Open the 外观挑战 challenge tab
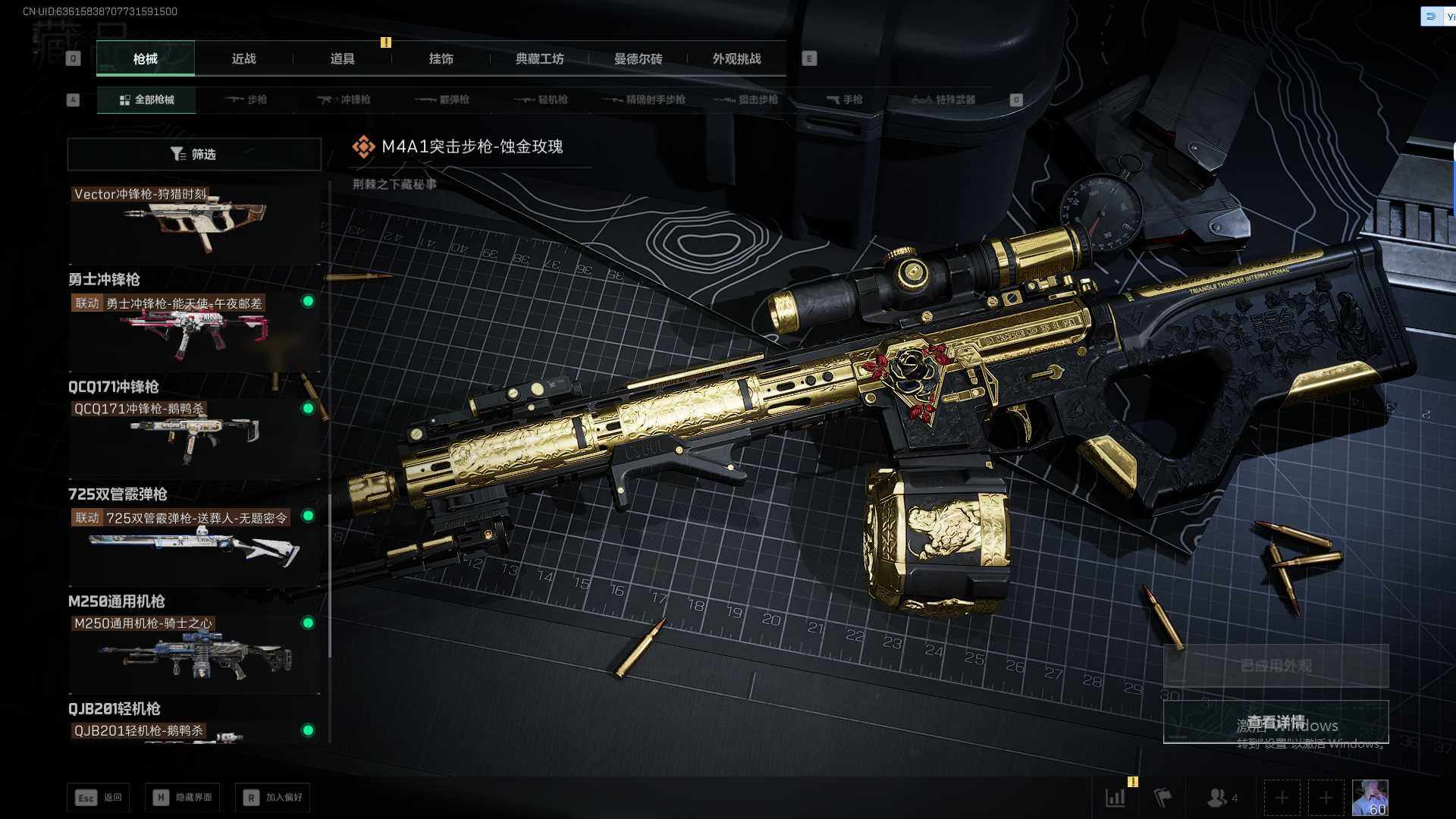The image size is (1456, 819). point(736,58)
